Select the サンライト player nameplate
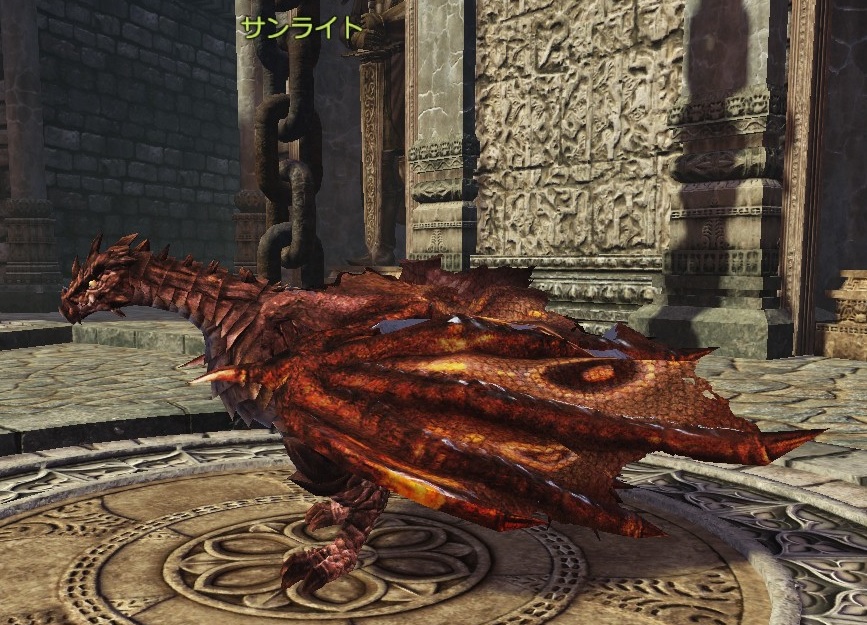 pyautogui.click(x=300, y=27)
